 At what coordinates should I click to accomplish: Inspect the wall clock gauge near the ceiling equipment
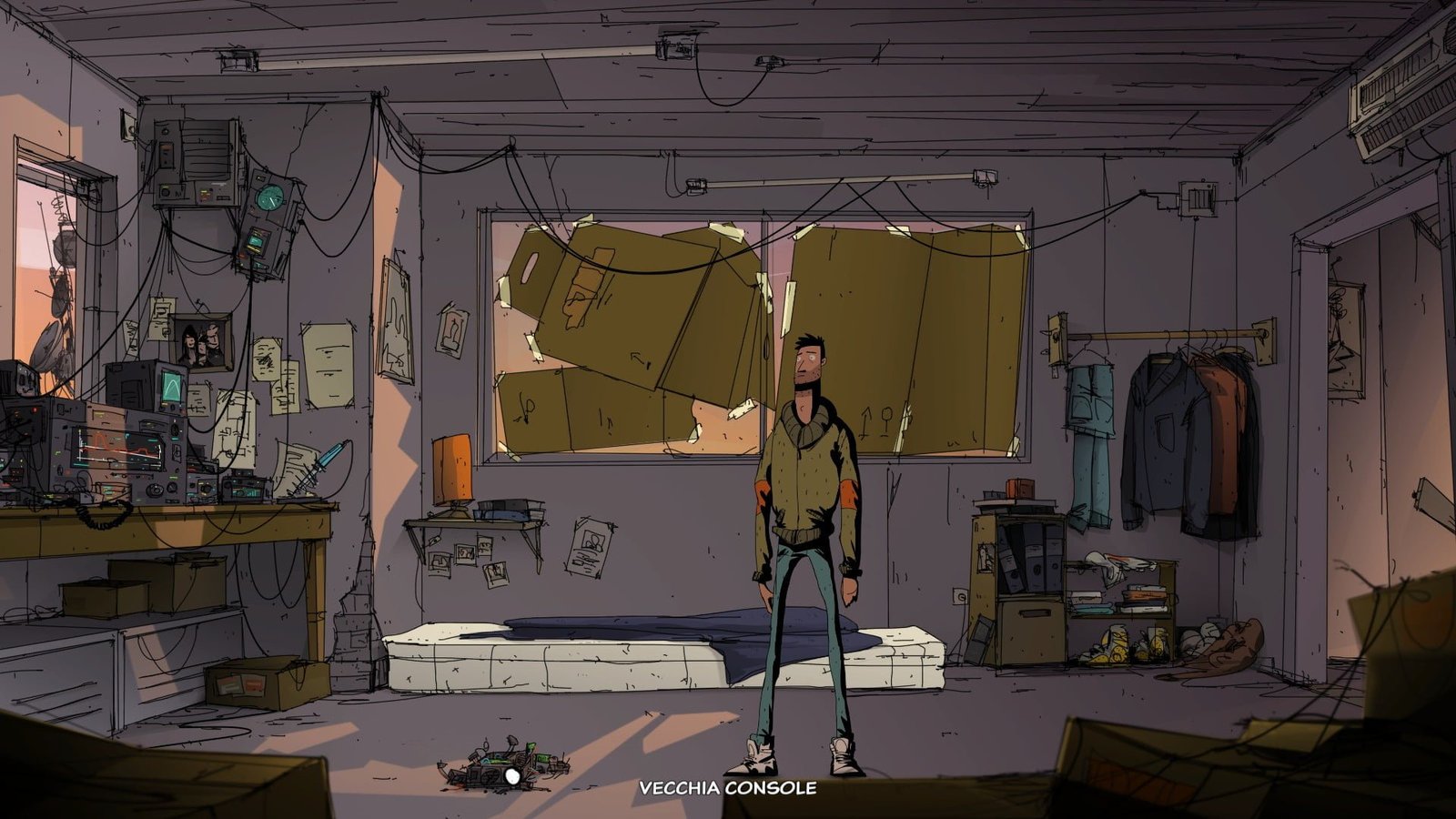(x=268, y=196)
